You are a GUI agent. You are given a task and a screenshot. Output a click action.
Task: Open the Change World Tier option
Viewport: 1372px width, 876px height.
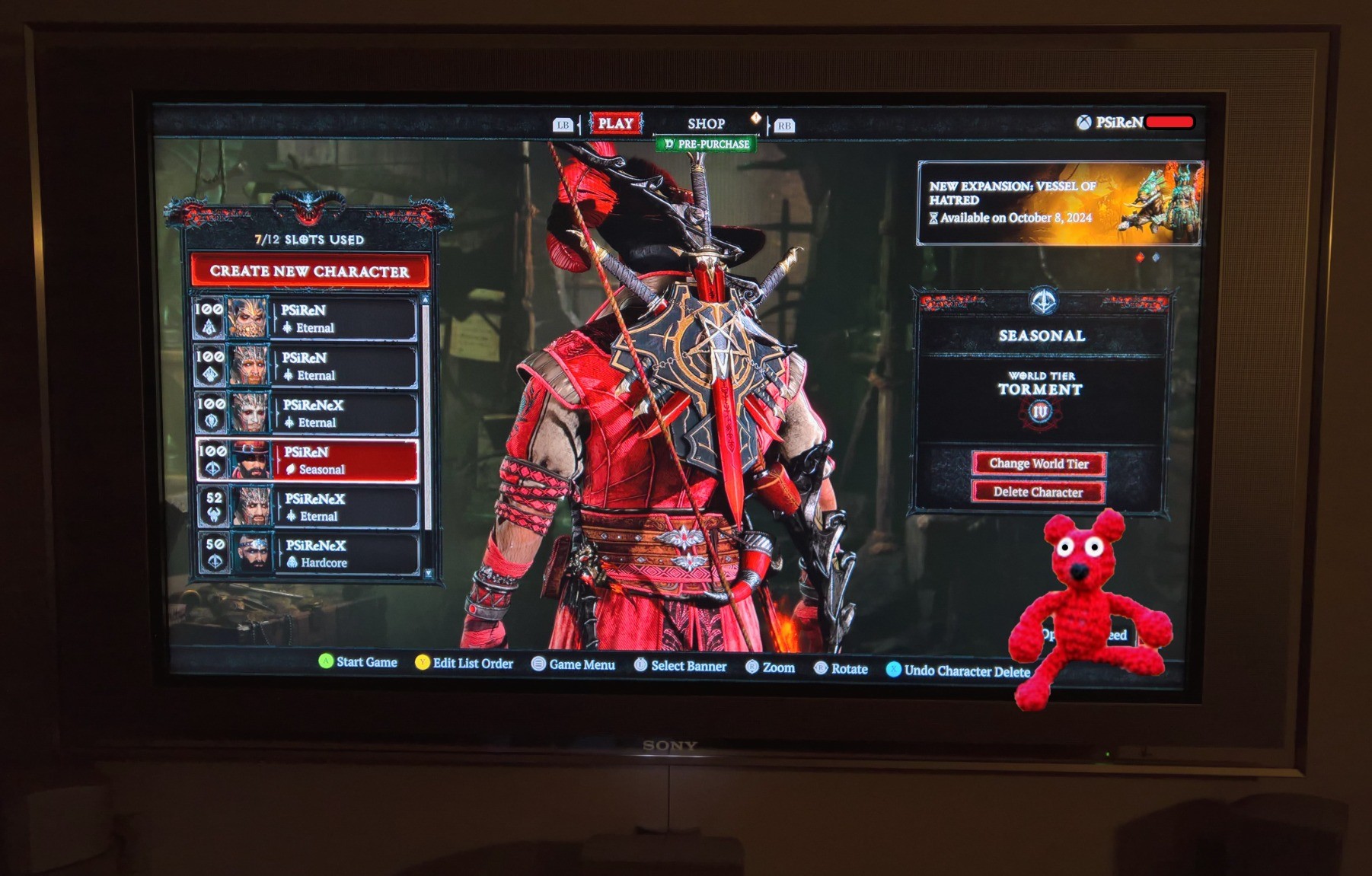(x=1039, y=463)
